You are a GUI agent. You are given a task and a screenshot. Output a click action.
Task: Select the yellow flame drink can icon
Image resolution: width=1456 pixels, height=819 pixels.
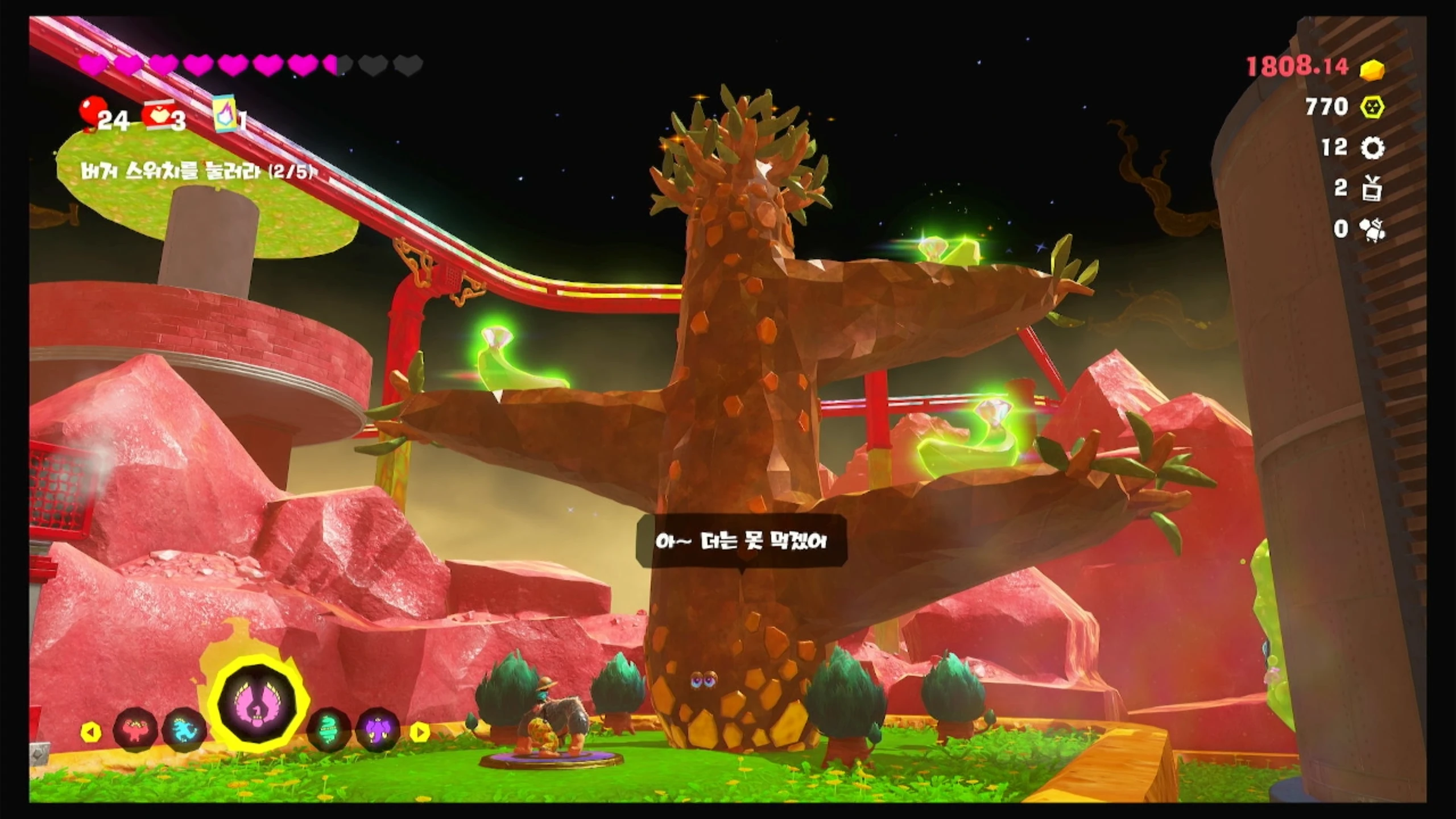click(x=225, y=113)
